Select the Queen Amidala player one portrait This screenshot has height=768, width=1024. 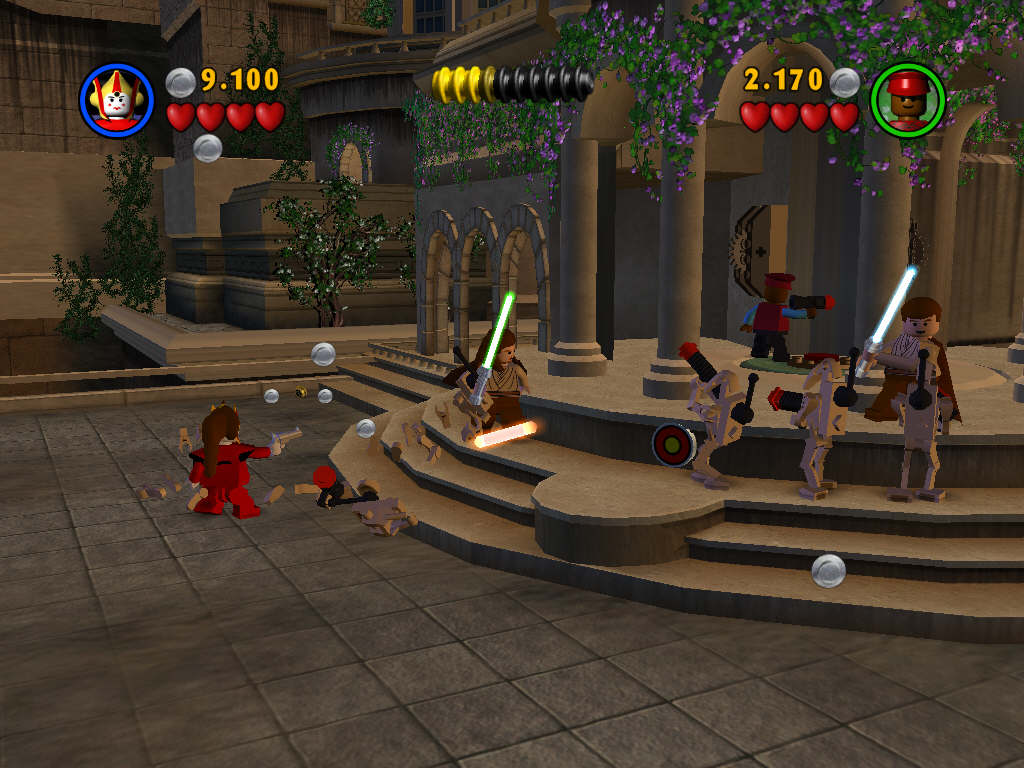coord(116,100)
